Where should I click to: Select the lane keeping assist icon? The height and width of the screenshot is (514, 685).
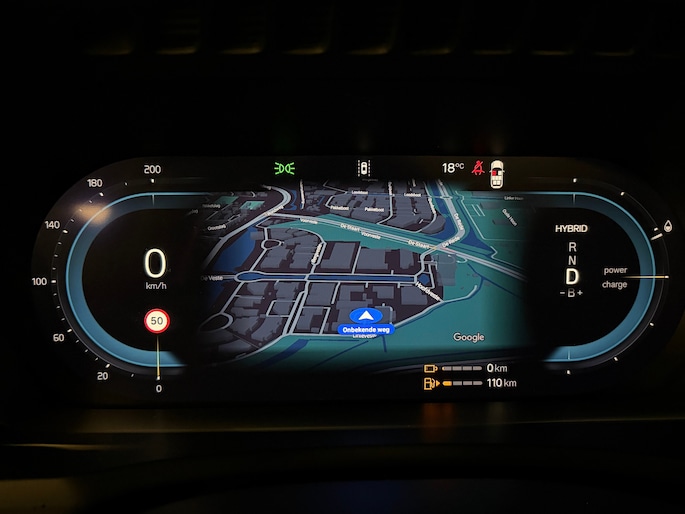pyautogui.click(x=364, y=169)
